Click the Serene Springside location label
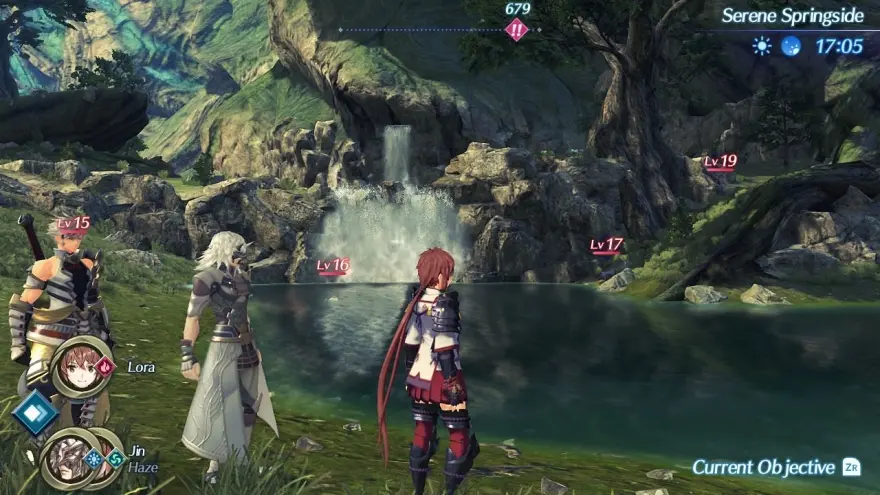The image size is (880, 495). click(792, 16)
